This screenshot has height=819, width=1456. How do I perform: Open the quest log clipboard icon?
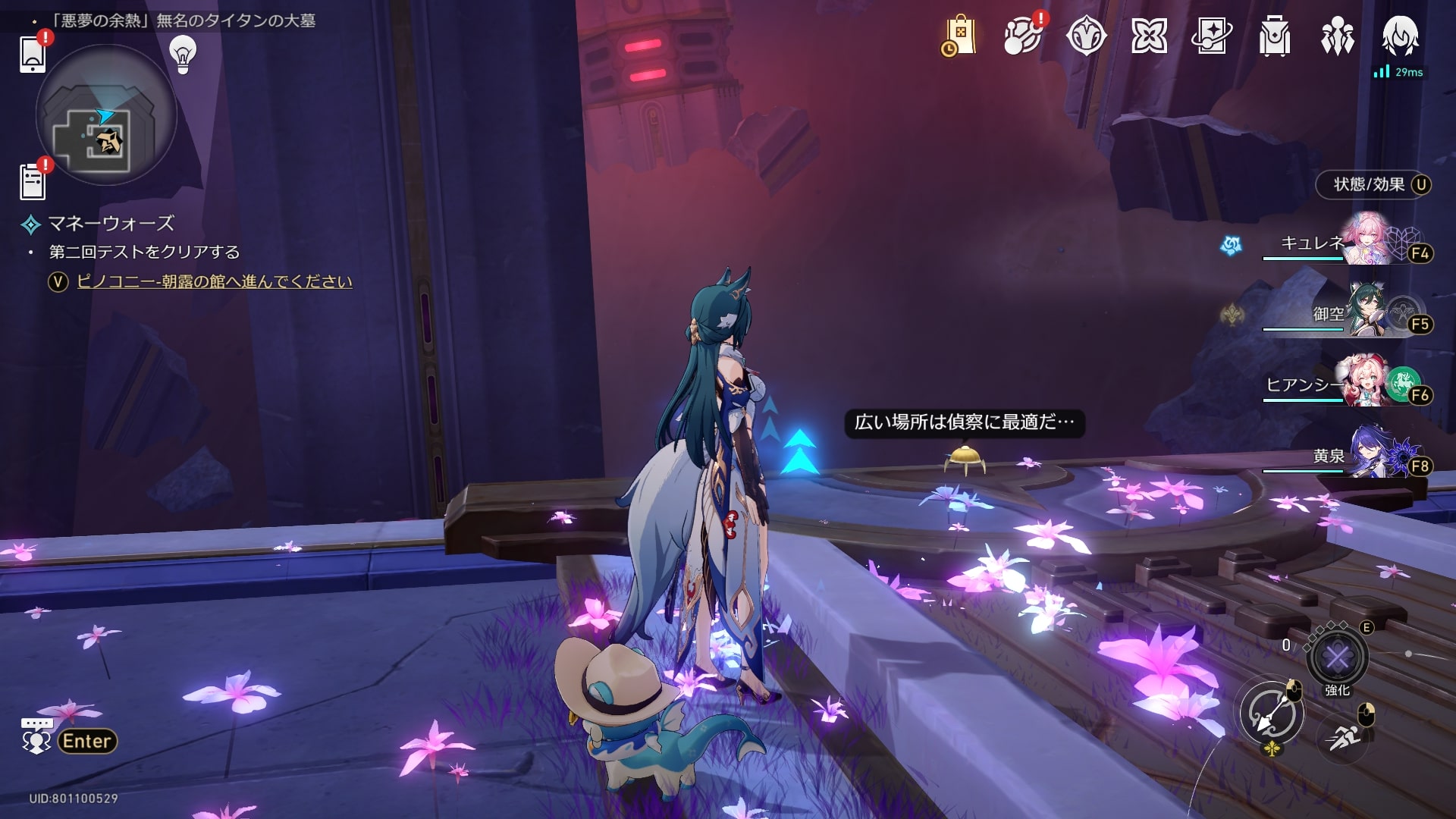(33, 182)
